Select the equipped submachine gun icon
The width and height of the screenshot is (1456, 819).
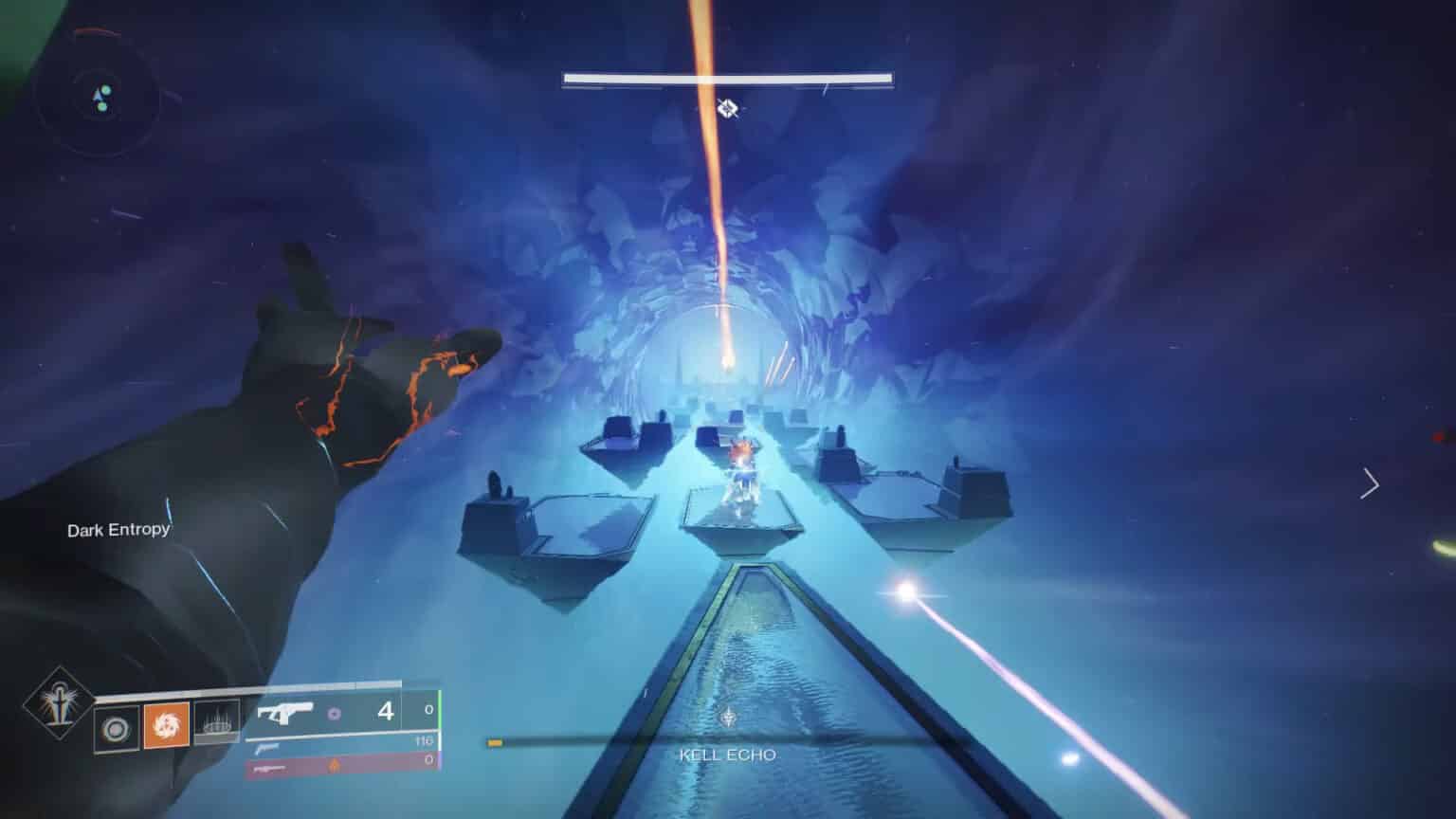(284, 711)
